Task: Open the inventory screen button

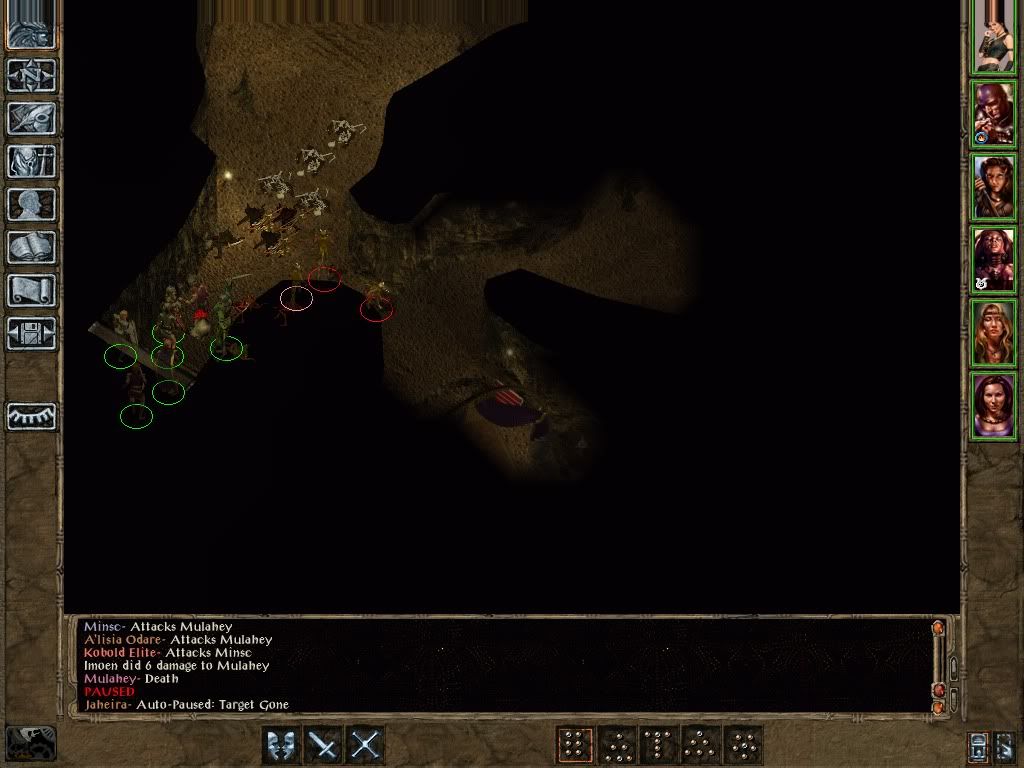Action: [32, 161]
